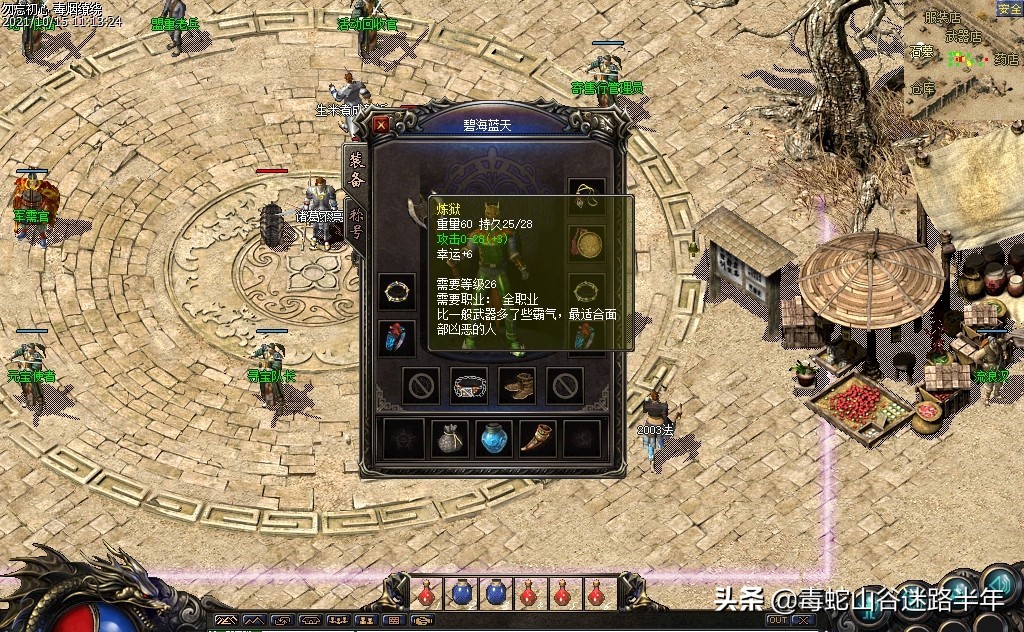
Task: Click the horn item slot
Action: 538,438
